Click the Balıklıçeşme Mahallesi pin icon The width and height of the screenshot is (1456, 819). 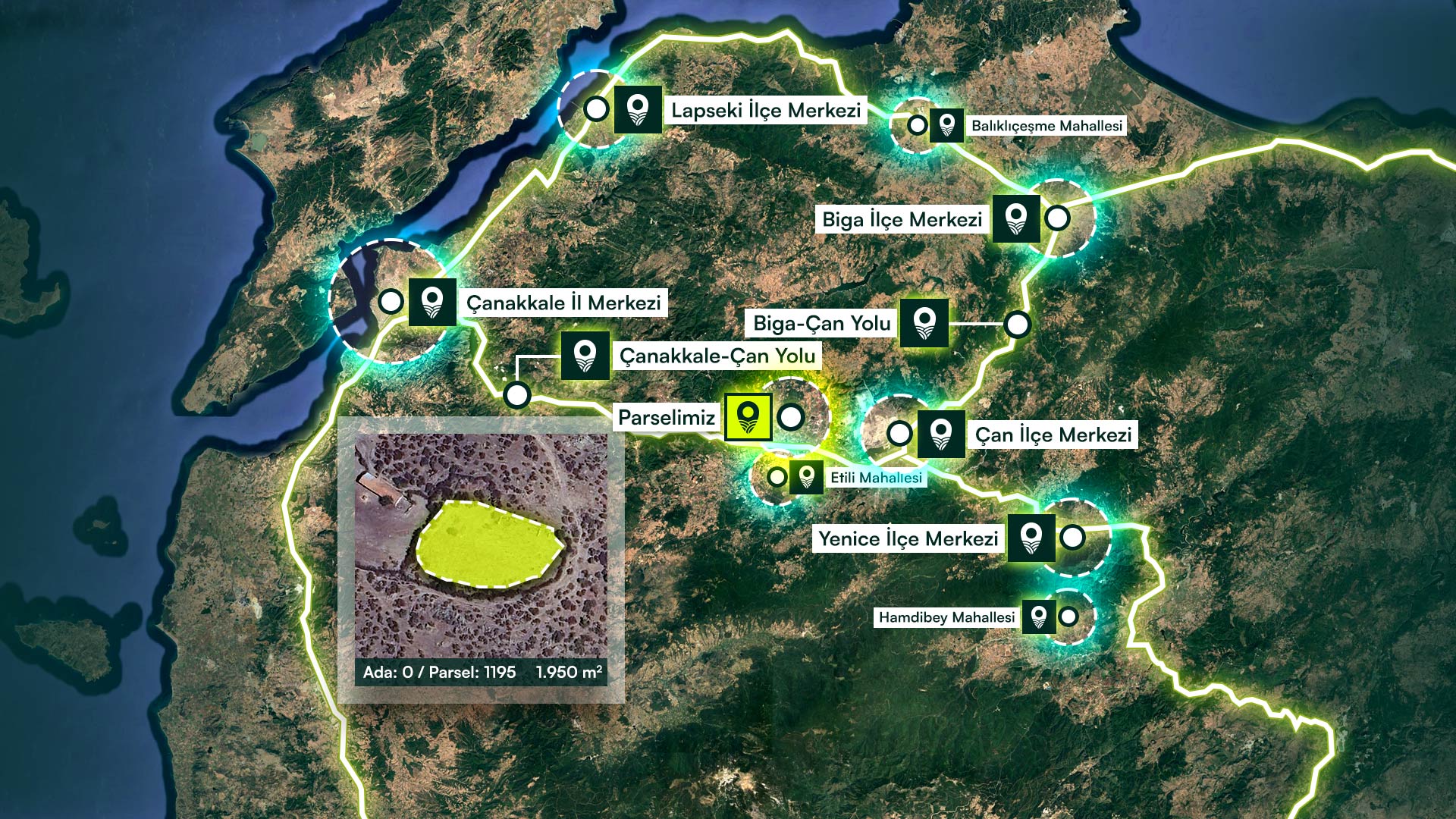point(946,124)
